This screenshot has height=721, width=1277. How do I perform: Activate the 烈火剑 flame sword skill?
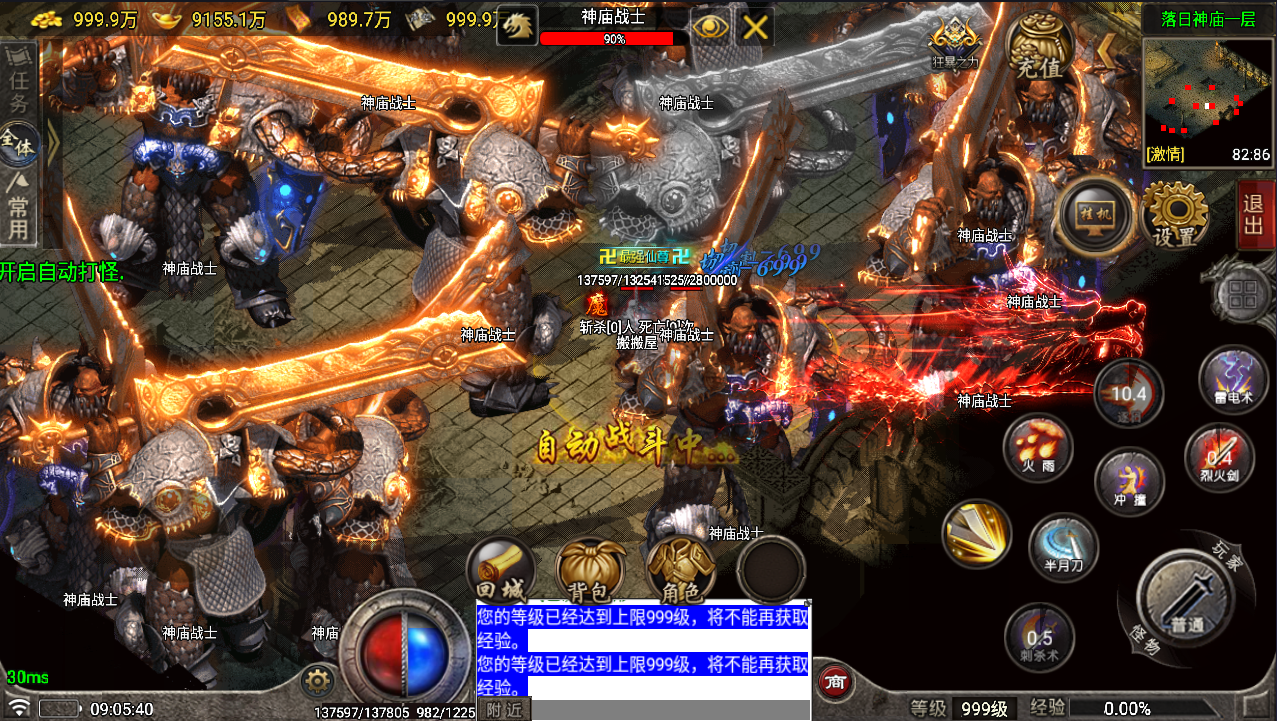click(1219, 457)
